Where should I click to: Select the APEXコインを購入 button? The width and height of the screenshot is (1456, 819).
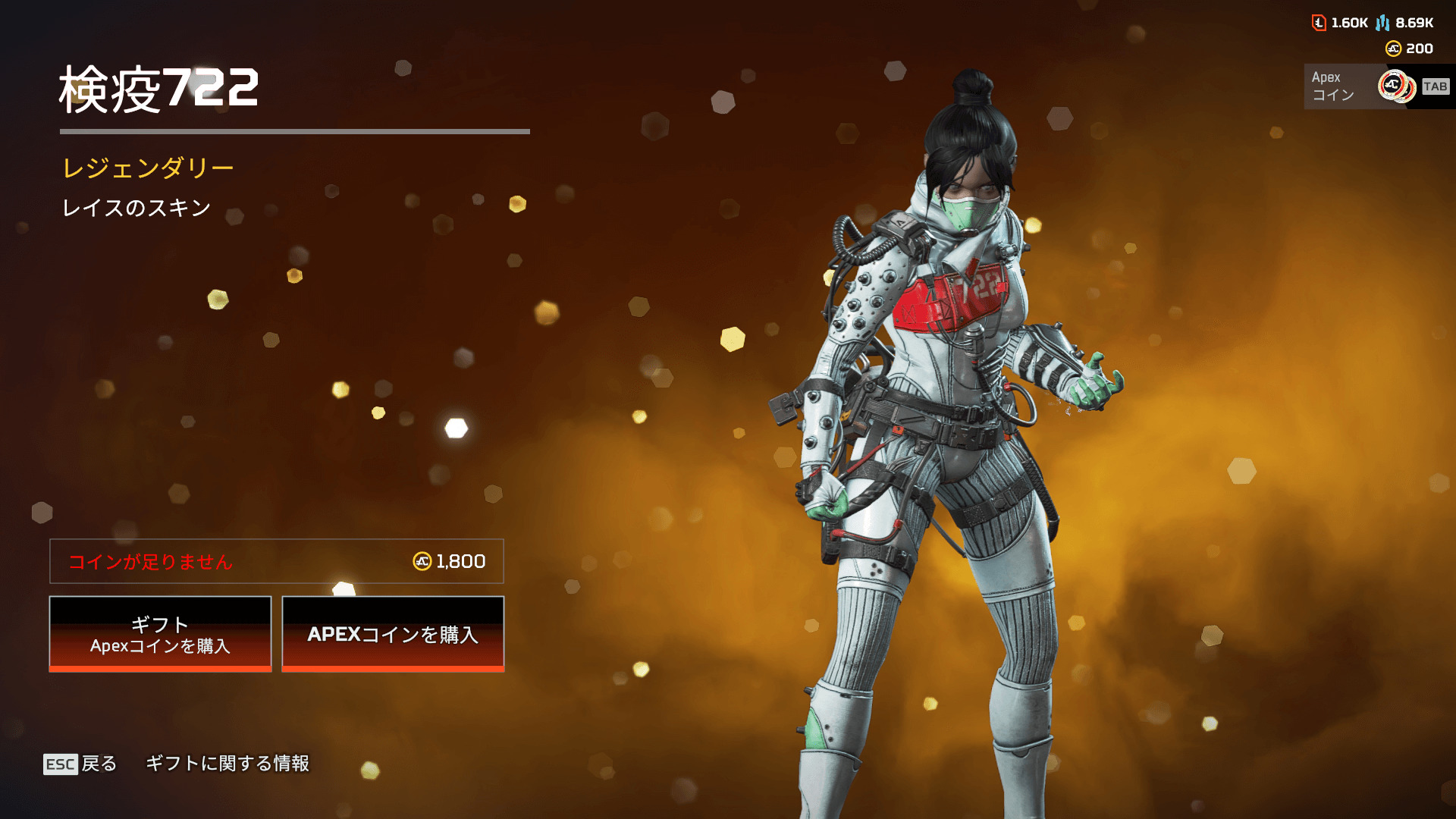[393, 634]
